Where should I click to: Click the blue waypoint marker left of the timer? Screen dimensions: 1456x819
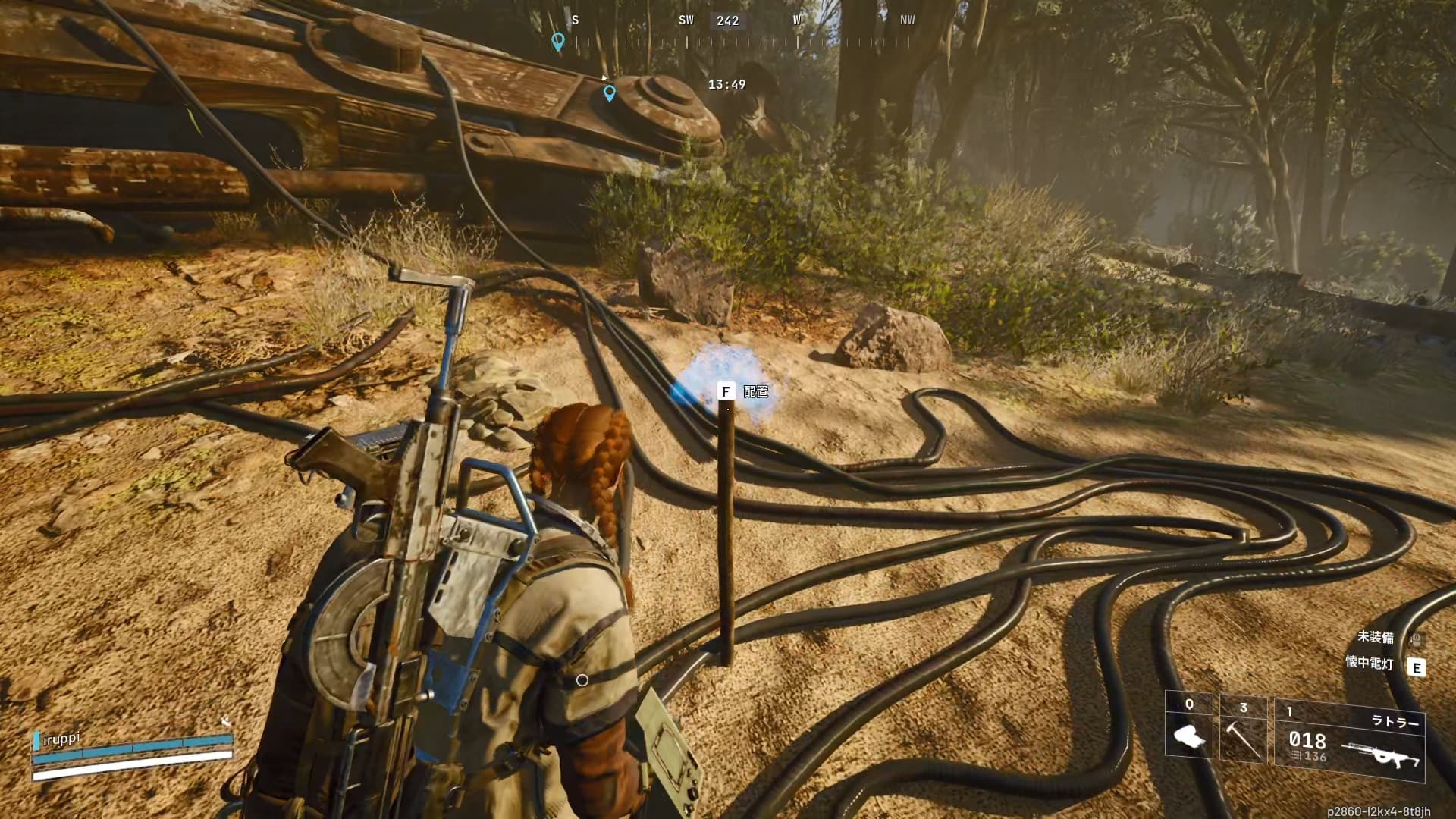pos(609,93)
